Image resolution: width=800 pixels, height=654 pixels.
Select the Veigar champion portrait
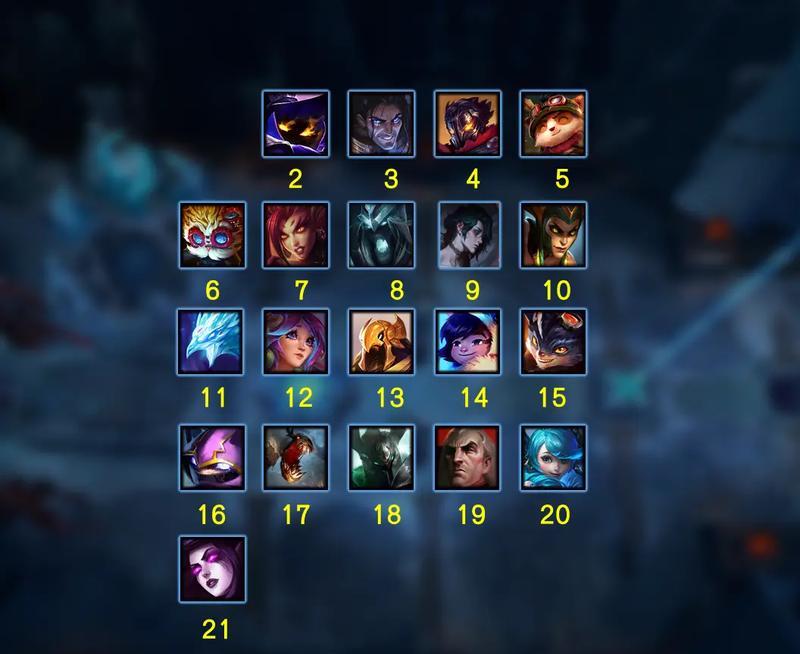[295, 124]
